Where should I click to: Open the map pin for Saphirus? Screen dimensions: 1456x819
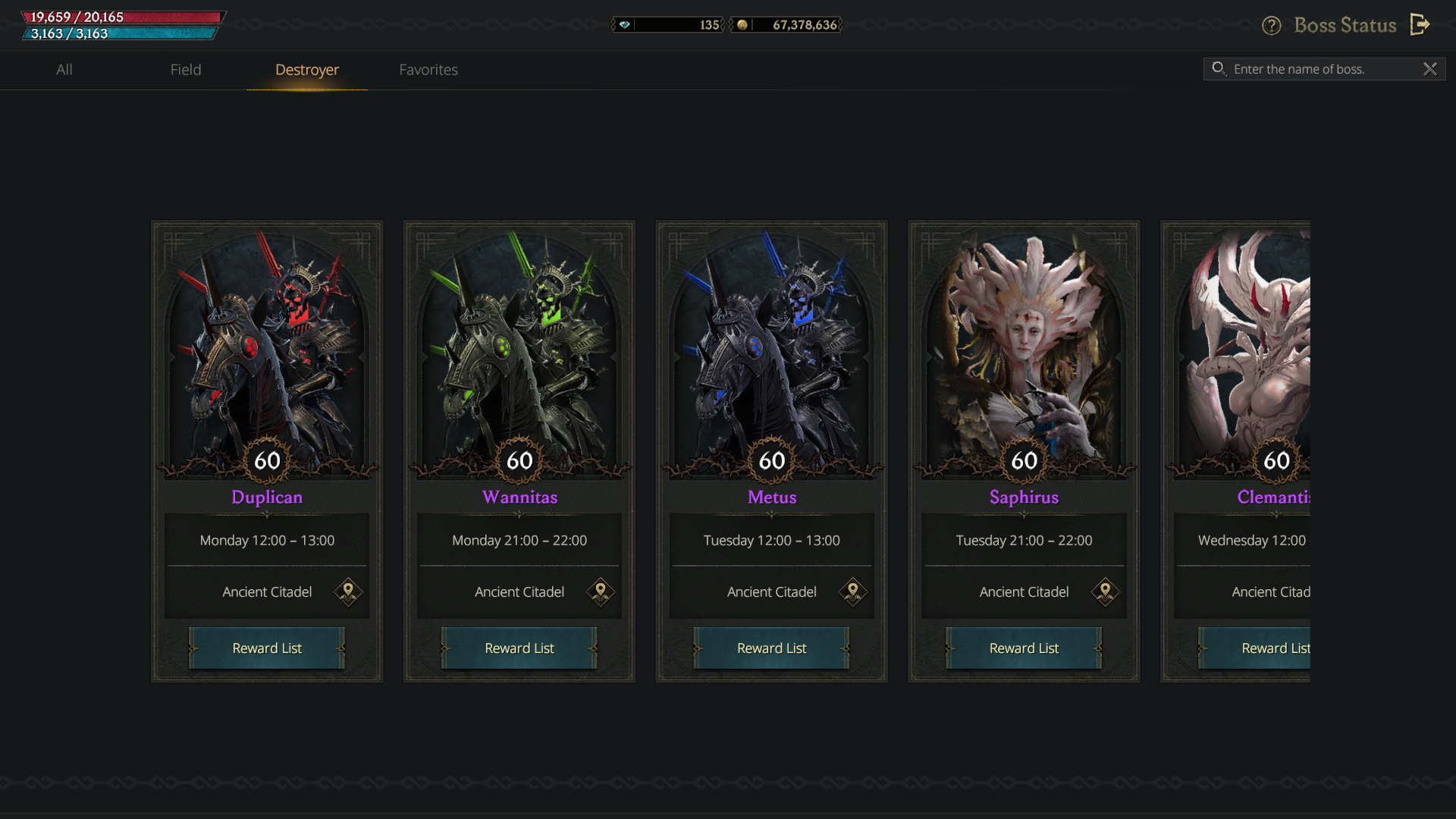click(x=1105, y=591)
